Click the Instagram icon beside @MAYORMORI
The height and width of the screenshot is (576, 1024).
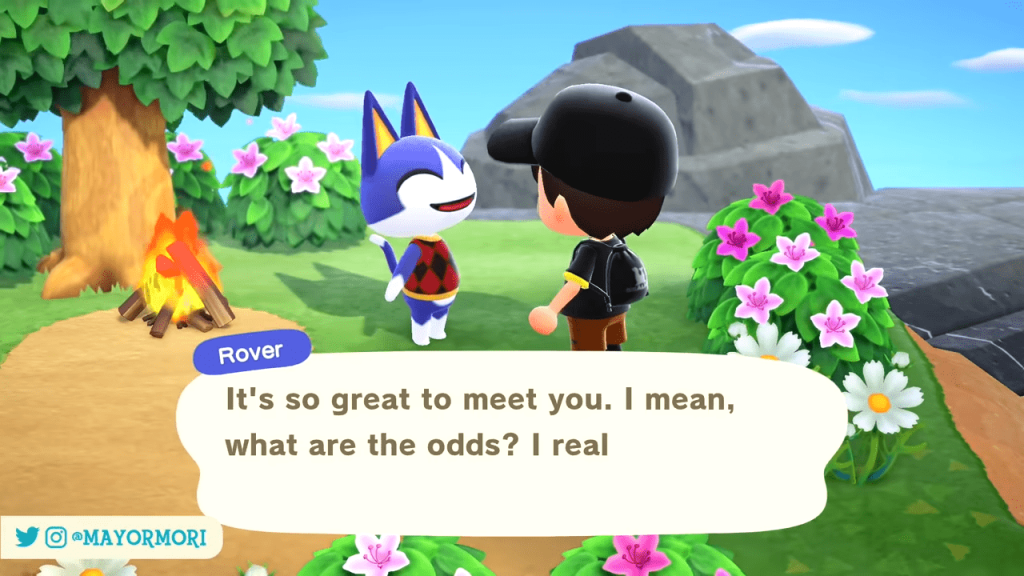pyautogui.click(x=57, y=538)
